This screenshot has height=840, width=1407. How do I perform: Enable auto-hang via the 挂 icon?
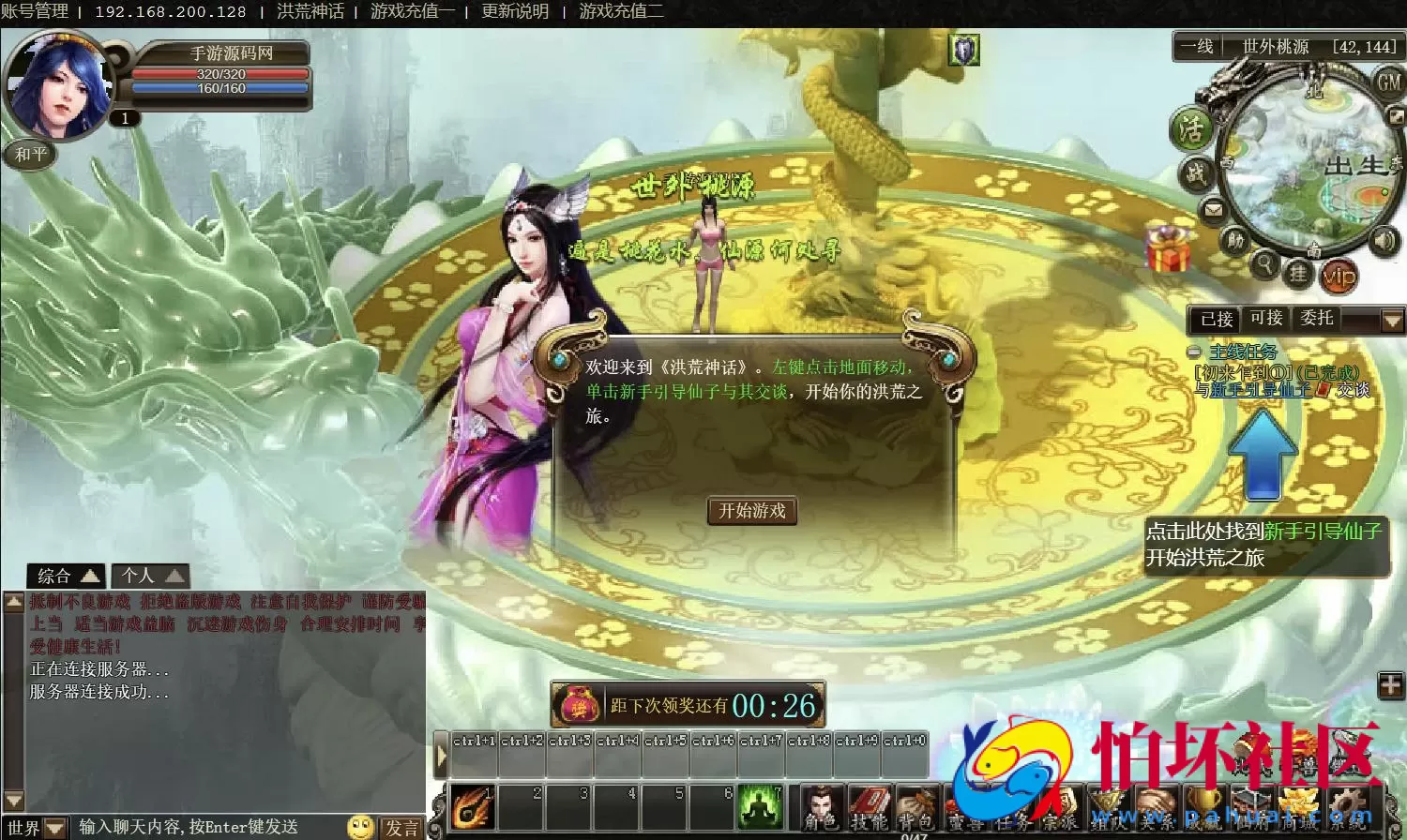pos(1301,275)
